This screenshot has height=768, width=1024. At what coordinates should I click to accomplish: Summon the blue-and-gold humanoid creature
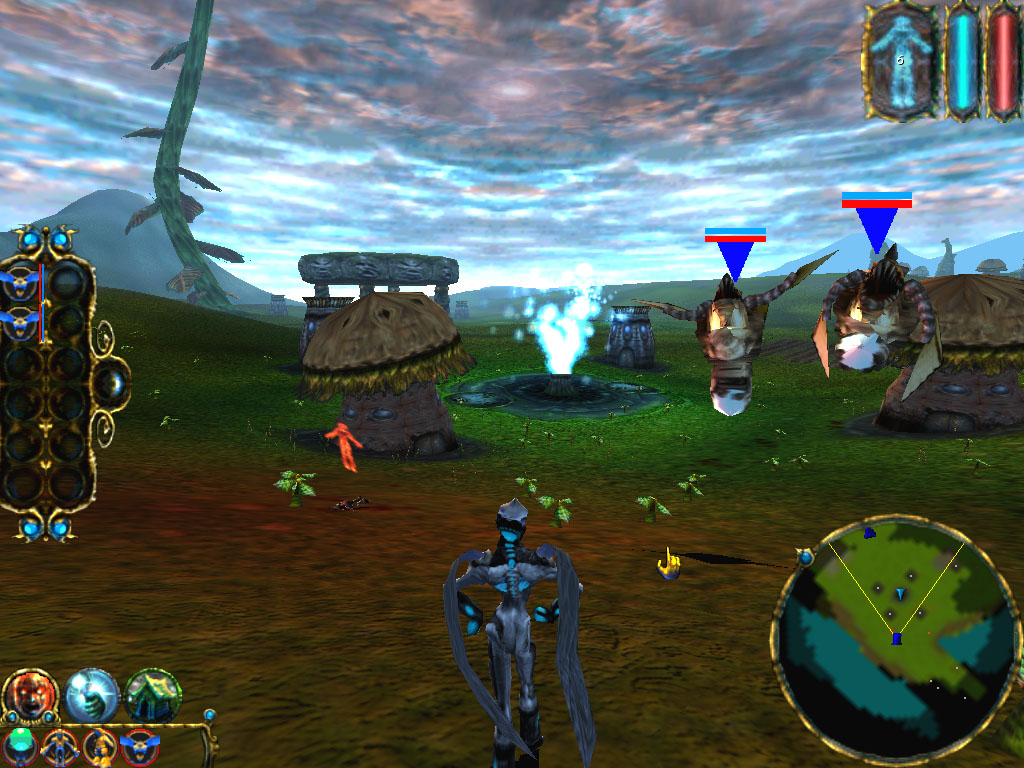pyautogui.click(x=60, y=746)
